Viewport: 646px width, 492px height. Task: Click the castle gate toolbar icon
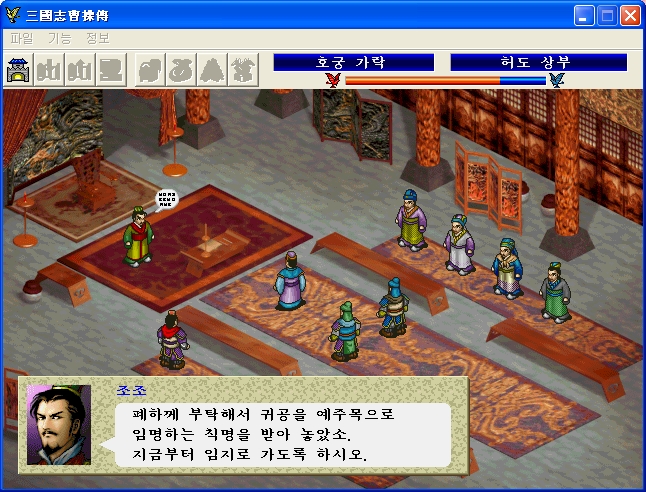coord(19,69)
